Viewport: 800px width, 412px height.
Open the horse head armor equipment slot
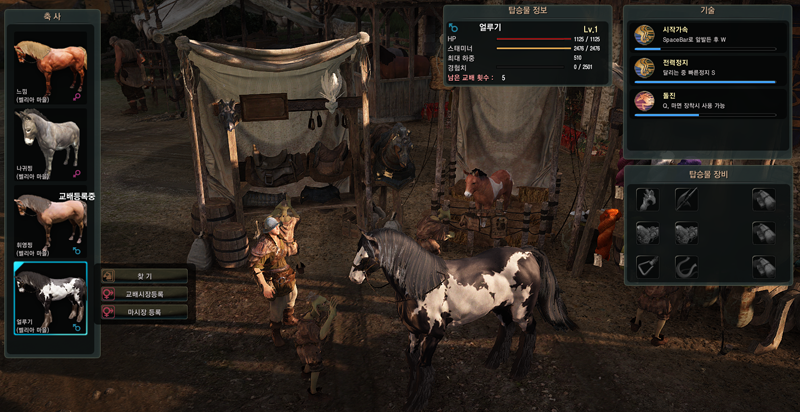[647, 199]
